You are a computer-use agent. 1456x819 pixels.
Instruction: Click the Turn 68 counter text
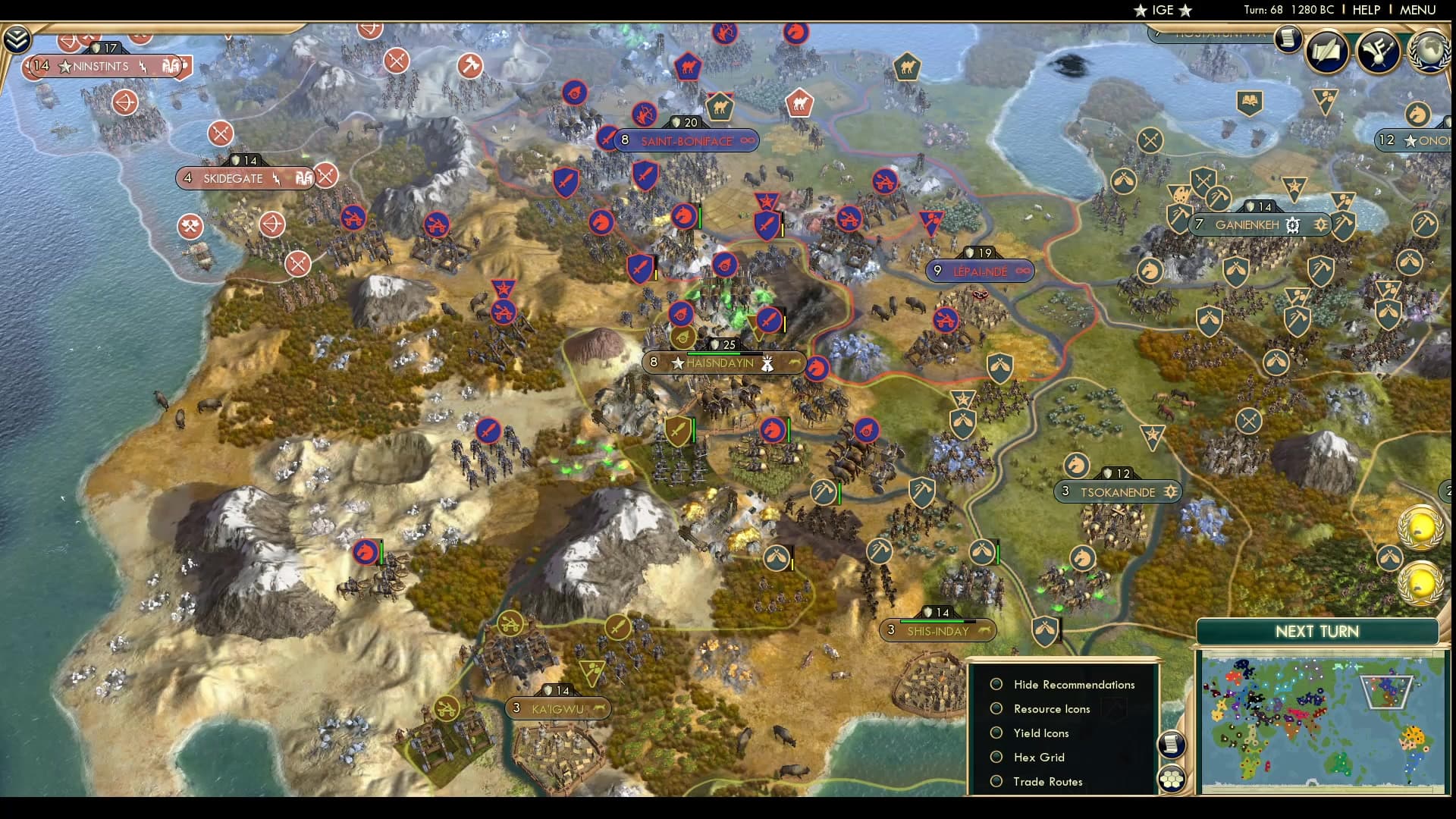[x=1263, y=10]
